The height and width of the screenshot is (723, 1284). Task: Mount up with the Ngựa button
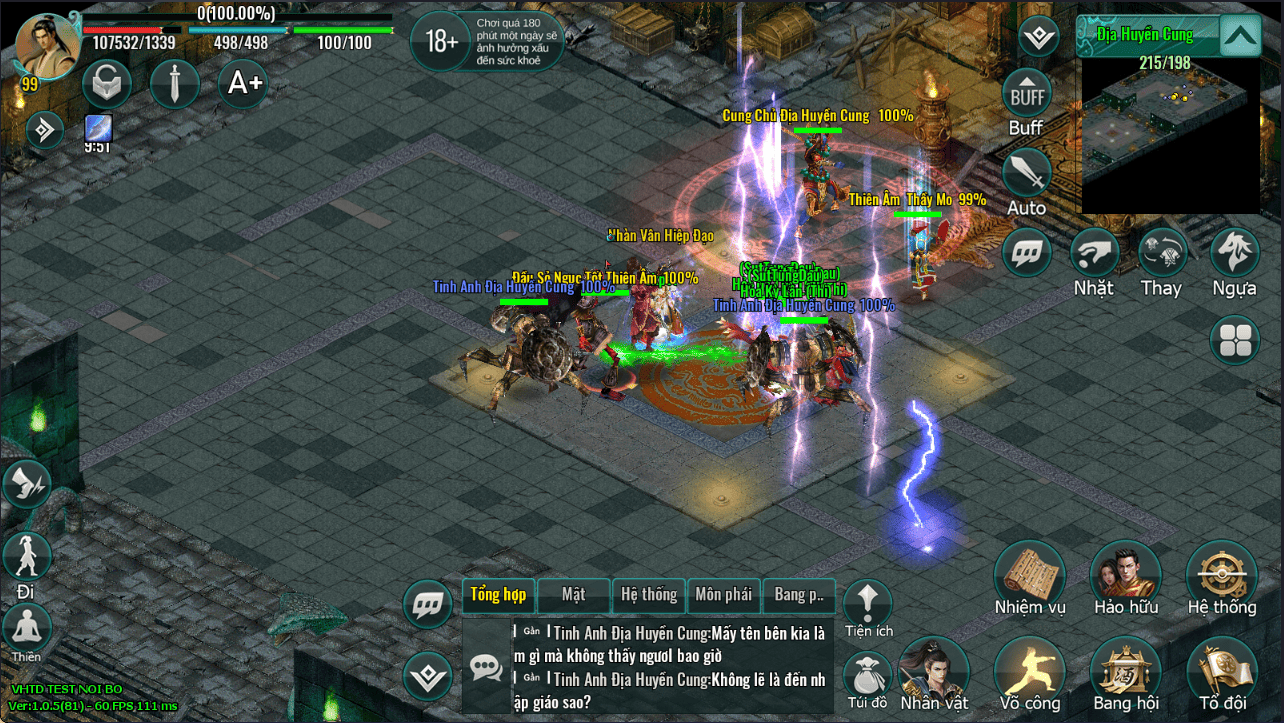[x=1234, y=254]
